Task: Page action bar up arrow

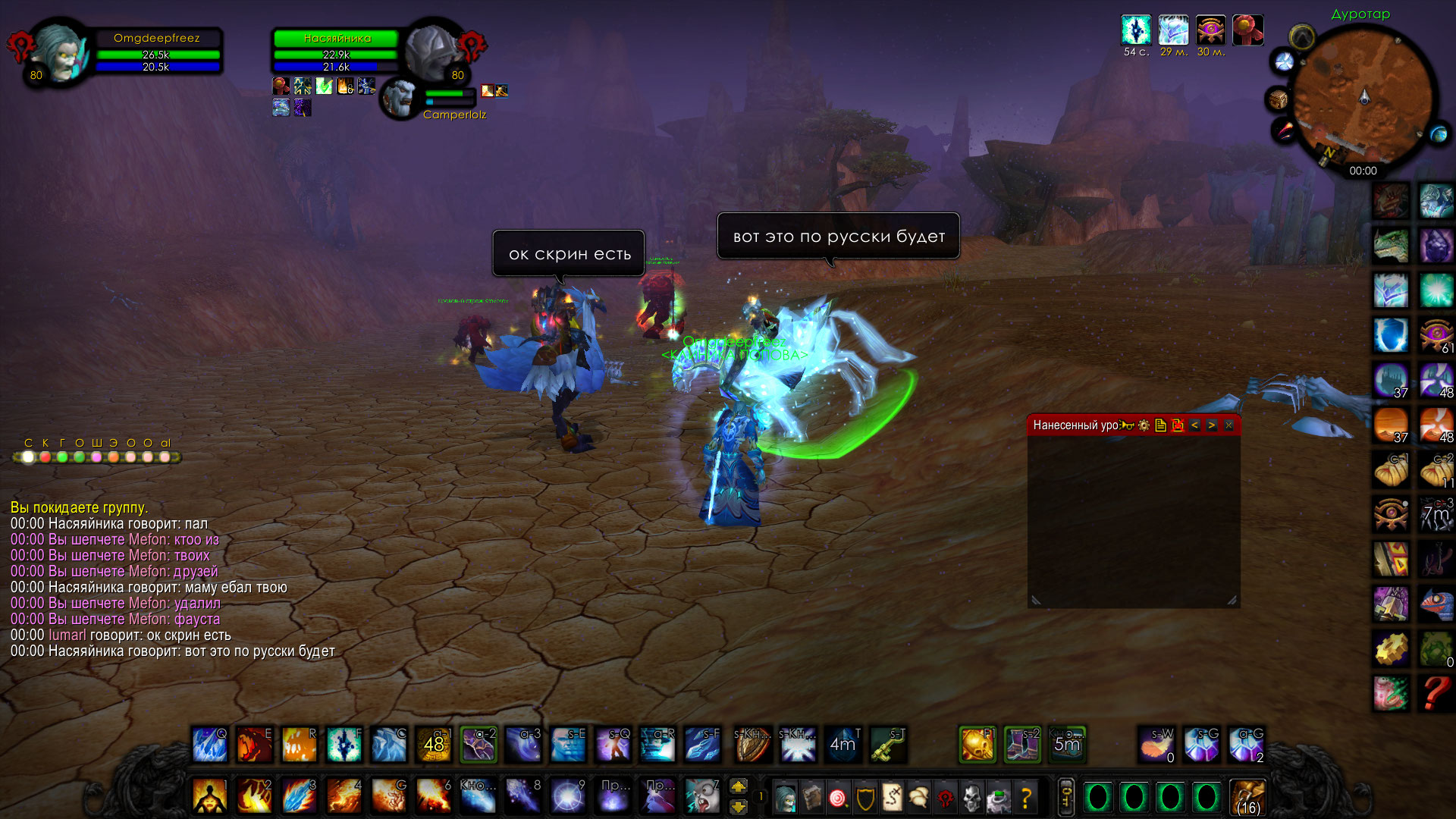Action: pos(738,786)
